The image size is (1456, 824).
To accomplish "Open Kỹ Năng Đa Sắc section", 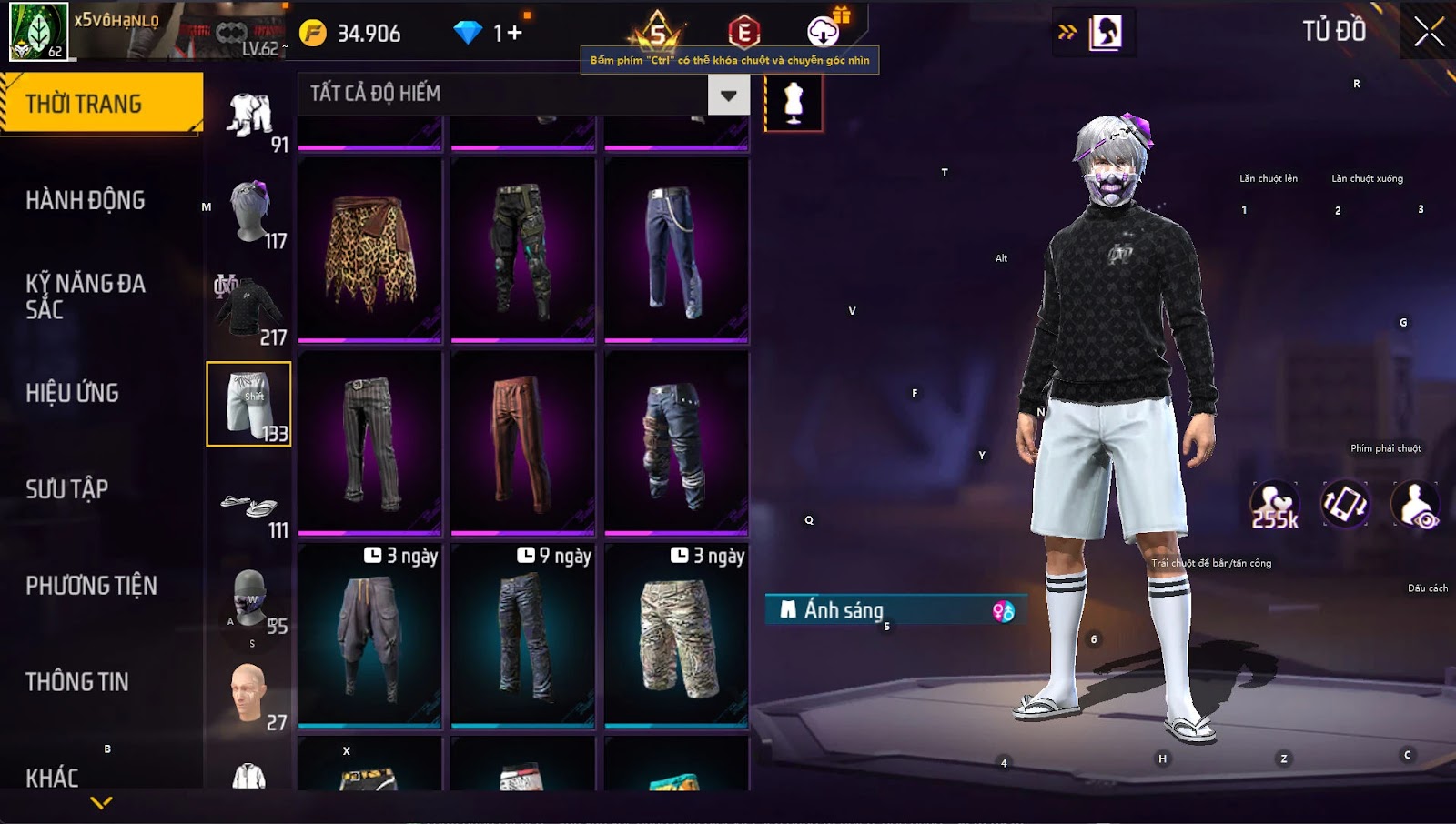I will tap(86, 296).
